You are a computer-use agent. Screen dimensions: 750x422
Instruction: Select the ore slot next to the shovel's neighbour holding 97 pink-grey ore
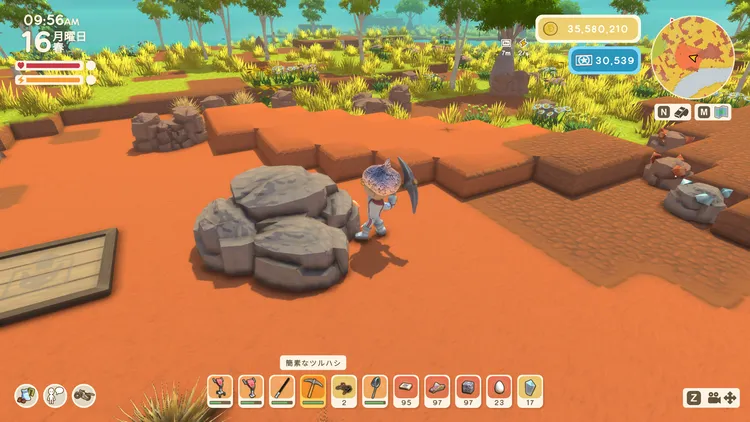(x=437, y=387)
